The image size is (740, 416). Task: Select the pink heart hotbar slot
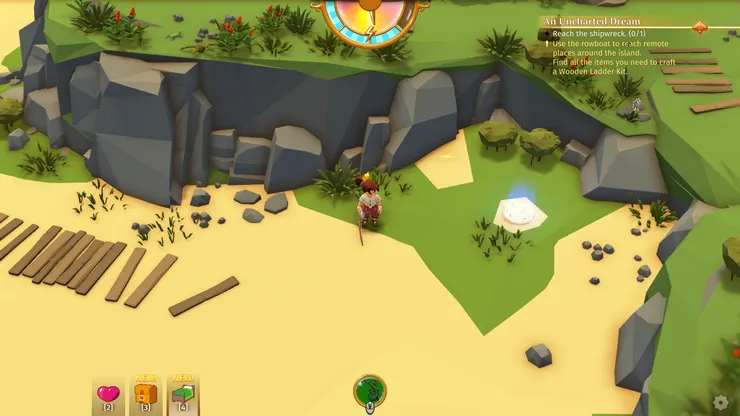click(x=108, y=395)
